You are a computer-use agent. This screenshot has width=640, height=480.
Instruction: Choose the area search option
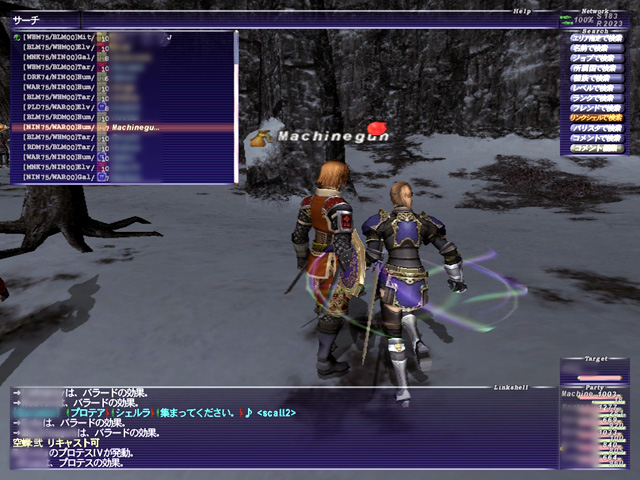click(596, 40)
